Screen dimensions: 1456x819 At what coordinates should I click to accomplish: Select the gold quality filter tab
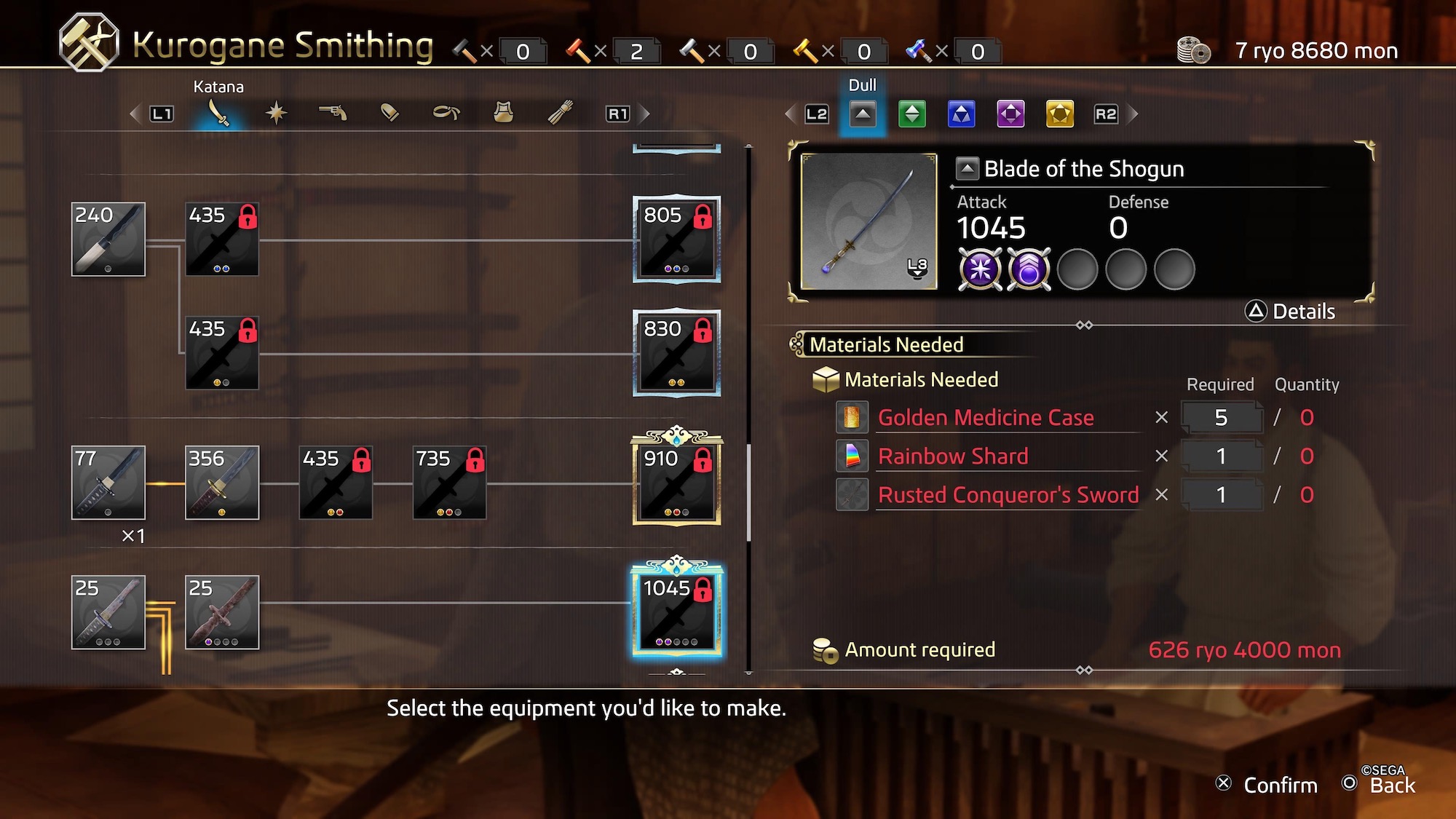1058,114
